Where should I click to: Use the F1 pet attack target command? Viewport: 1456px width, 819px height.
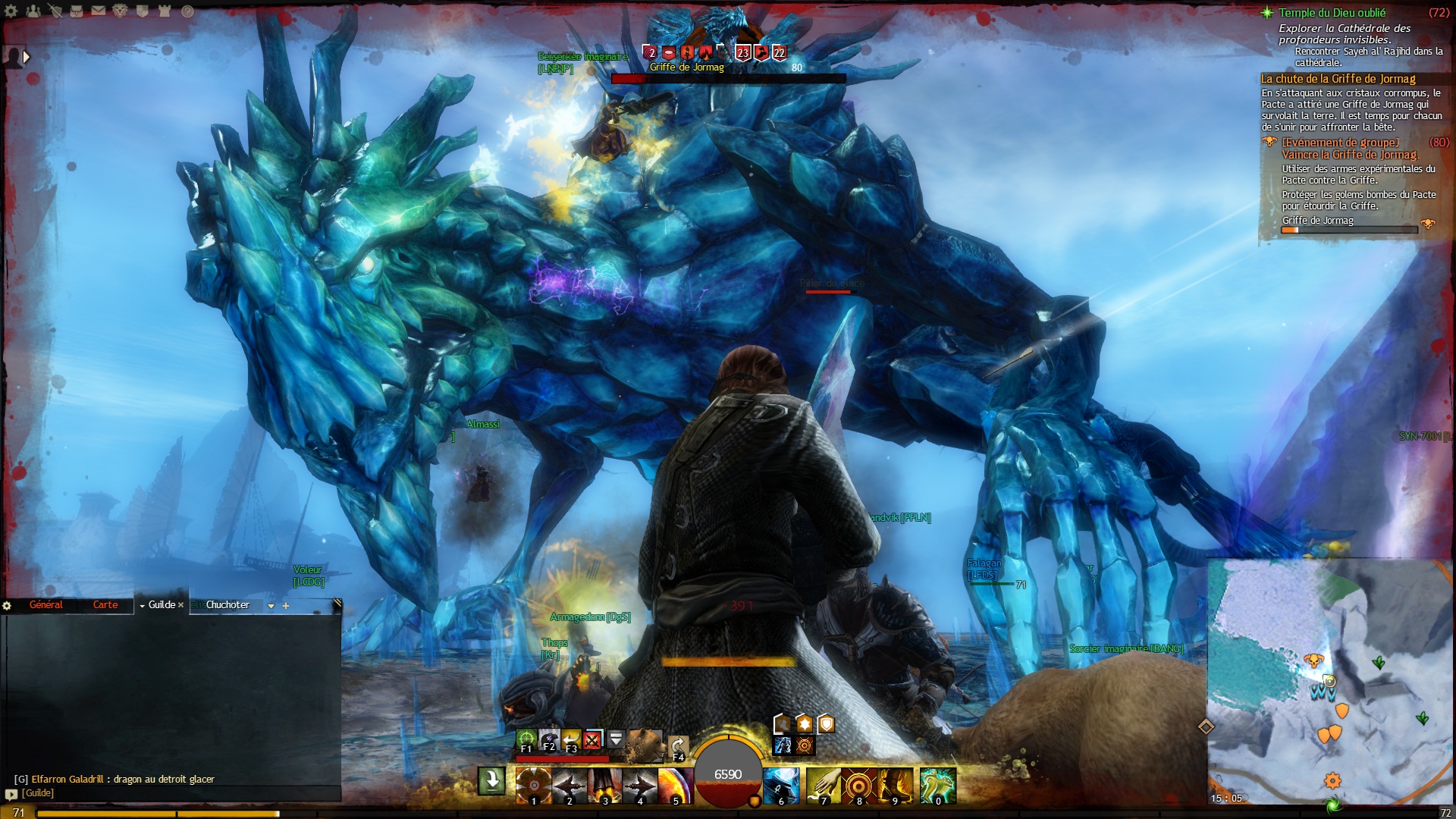coord(526,739)
